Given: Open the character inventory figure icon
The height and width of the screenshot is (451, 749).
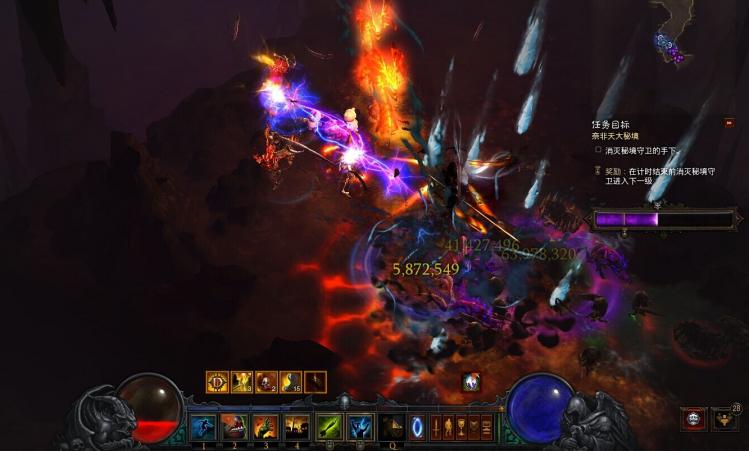Looking at the screenshot, I should (x=448, y=427).
